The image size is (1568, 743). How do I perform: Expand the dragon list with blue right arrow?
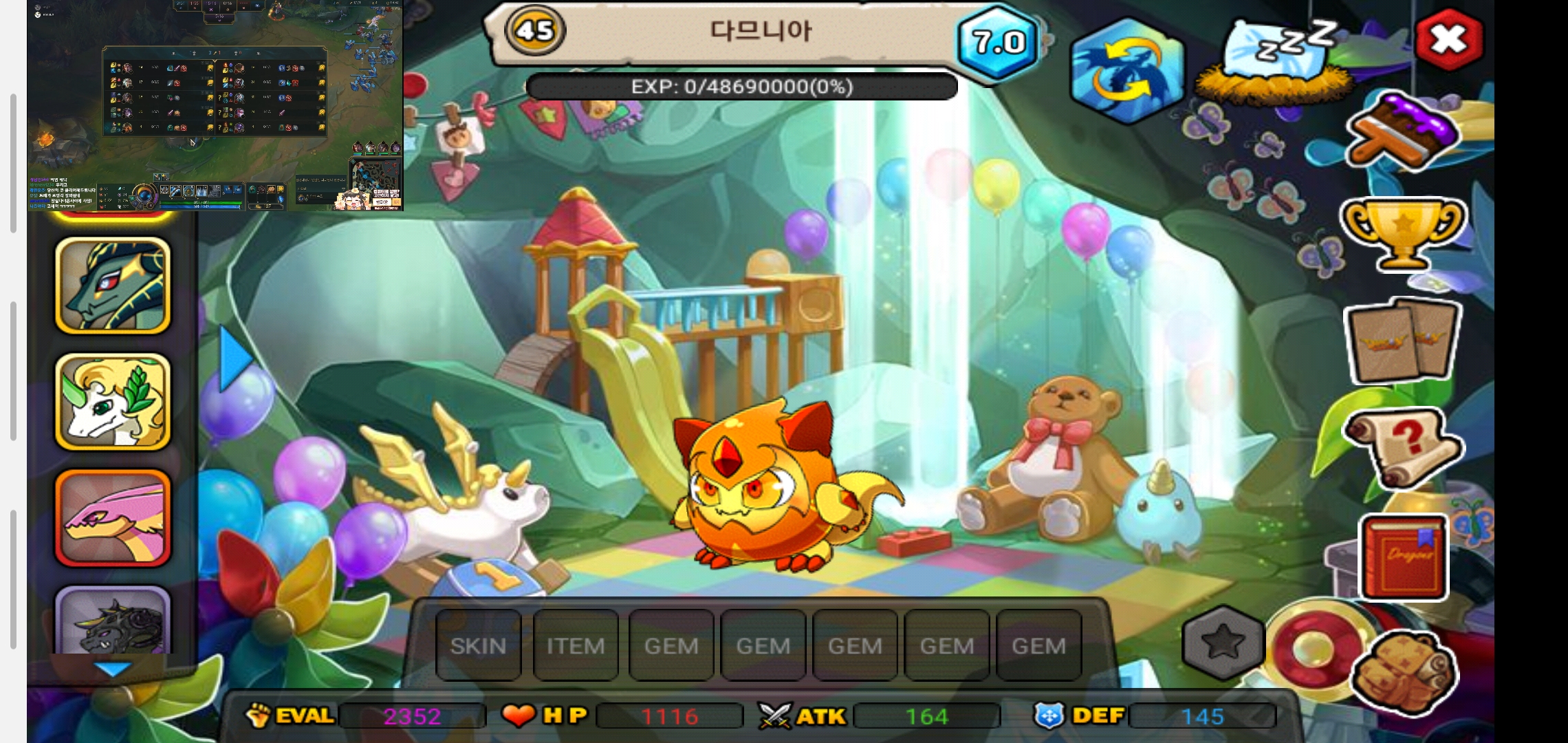click(235, 358)
